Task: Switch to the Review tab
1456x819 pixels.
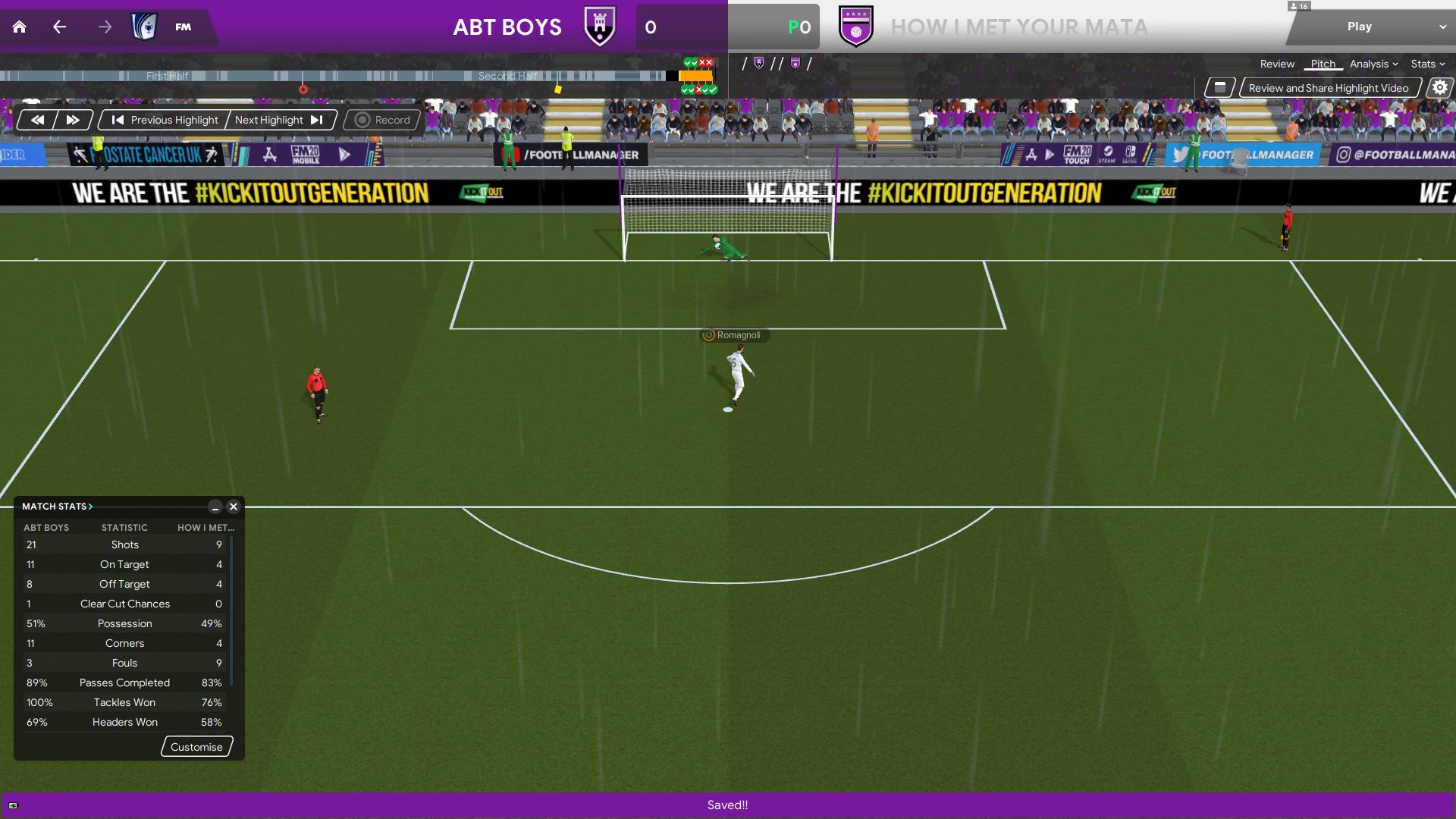Action: pyautogui.click(x=1277, y=64)
